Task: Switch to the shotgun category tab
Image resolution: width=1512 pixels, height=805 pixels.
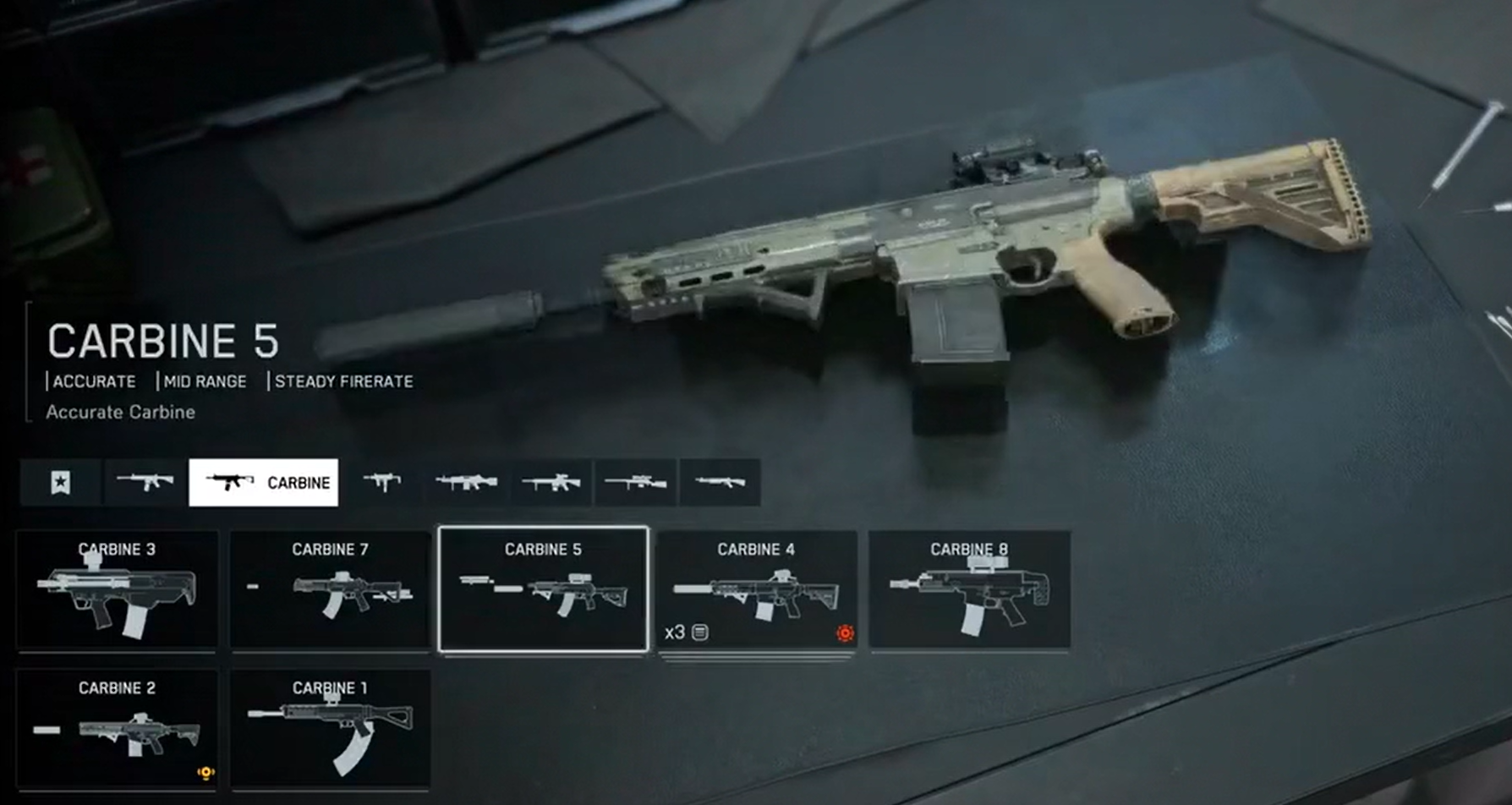Action: coord(720,483)
